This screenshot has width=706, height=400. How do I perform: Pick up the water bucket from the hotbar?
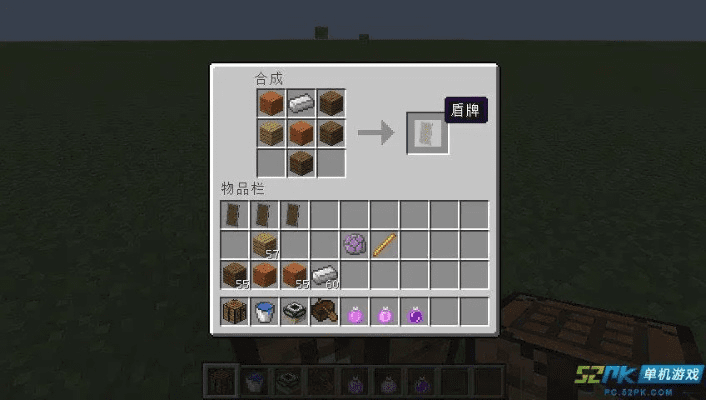pyautogui.click(x=264, y=311)
